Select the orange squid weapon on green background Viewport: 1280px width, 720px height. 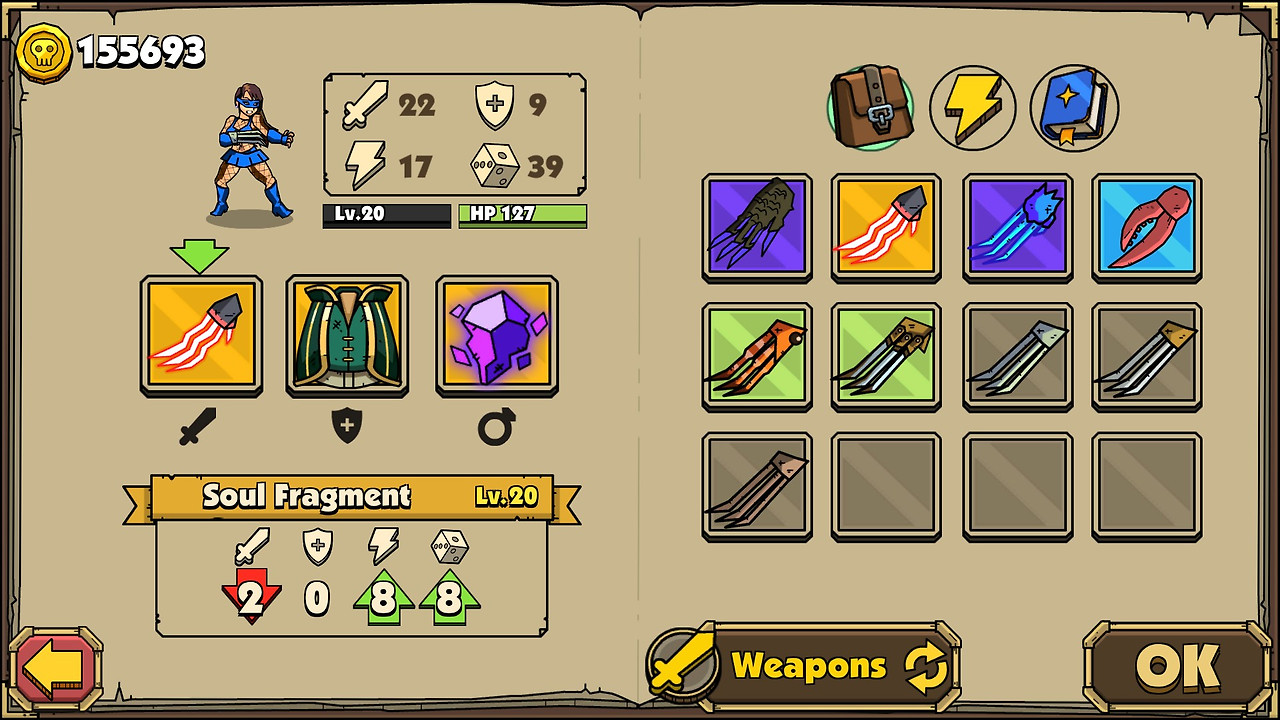(756, 357)
